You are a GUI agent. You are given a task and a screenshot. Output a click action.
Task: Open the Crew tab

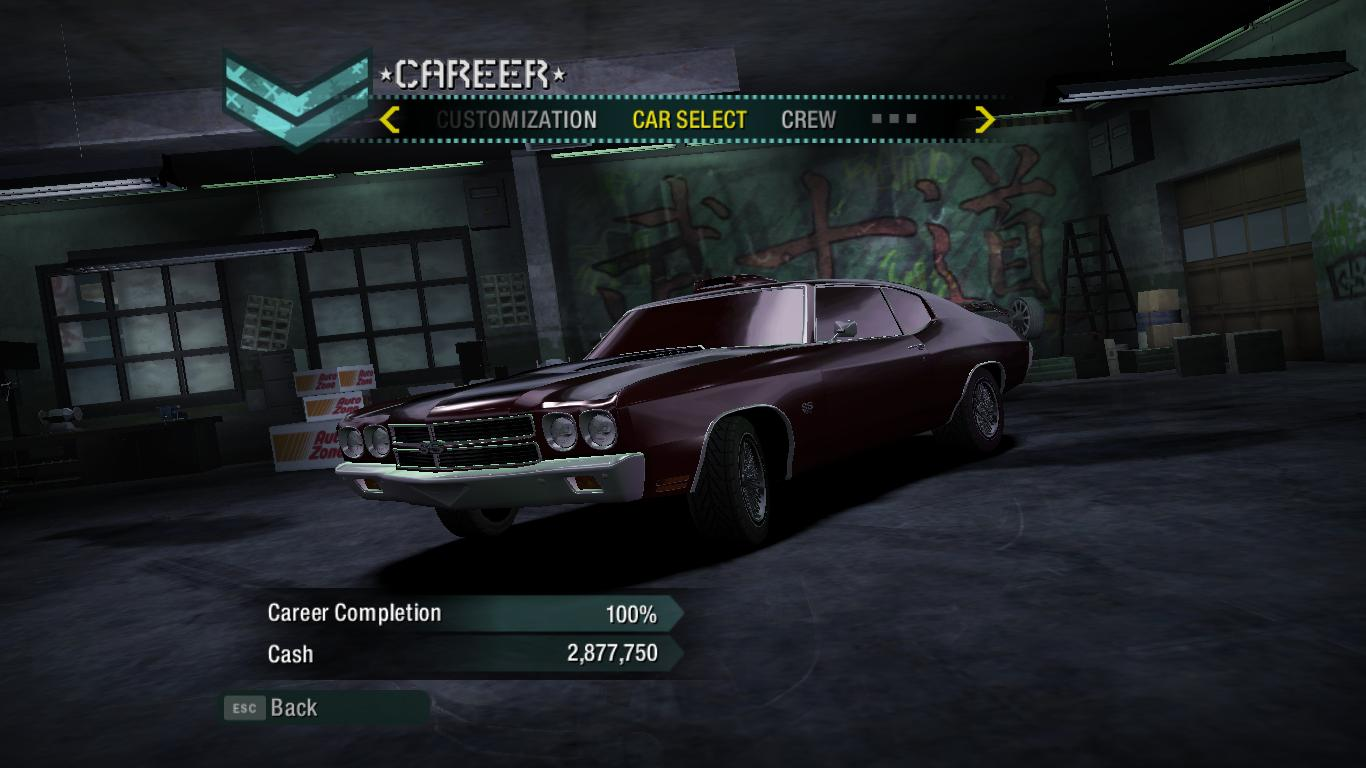(x=808, y=120)
